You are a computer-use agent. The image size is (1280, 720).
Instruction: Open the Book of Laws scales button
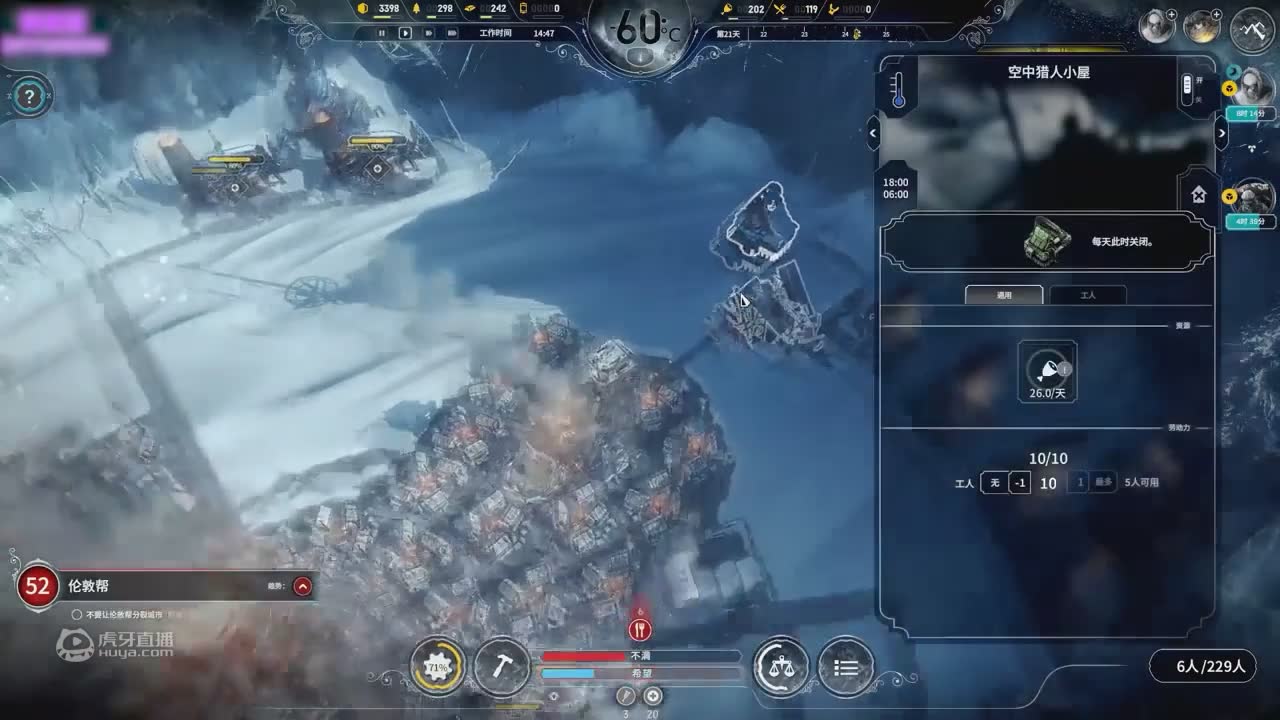tap(781, 667)
